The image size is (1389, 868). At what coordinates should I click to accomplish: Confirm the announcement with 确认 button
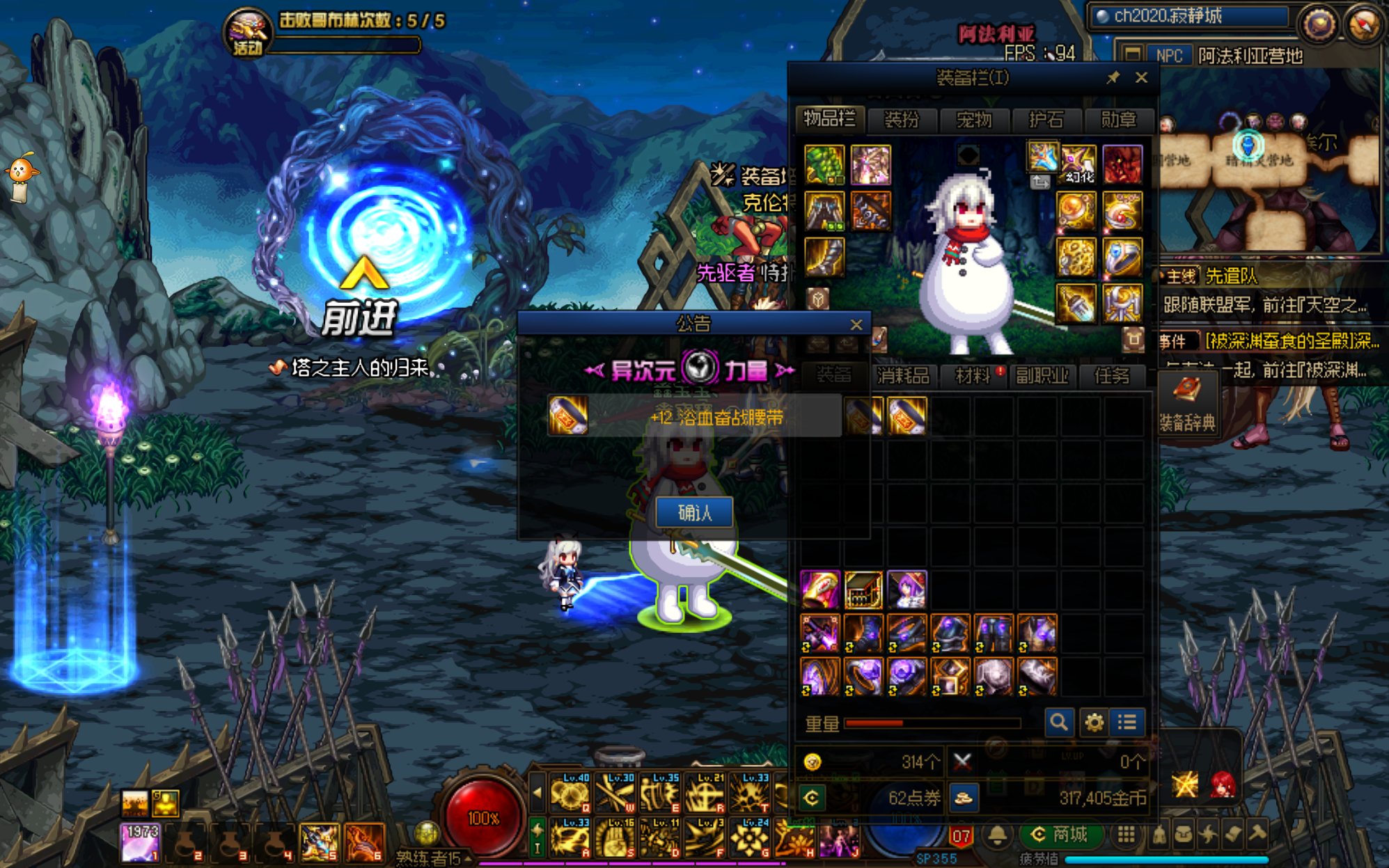pos(694,513)
